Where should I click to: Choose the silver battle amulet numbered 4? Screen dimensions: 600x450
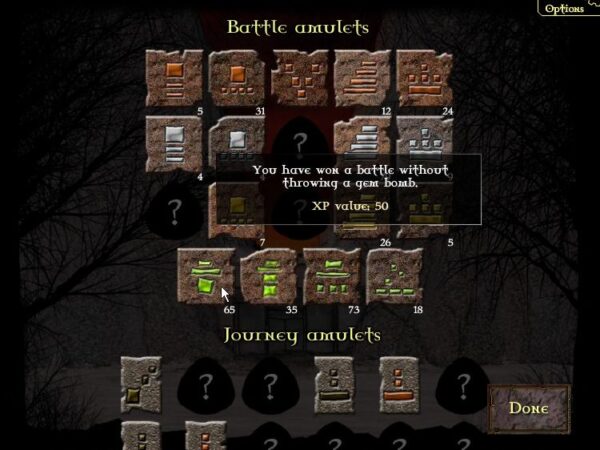tap(174, 143)
